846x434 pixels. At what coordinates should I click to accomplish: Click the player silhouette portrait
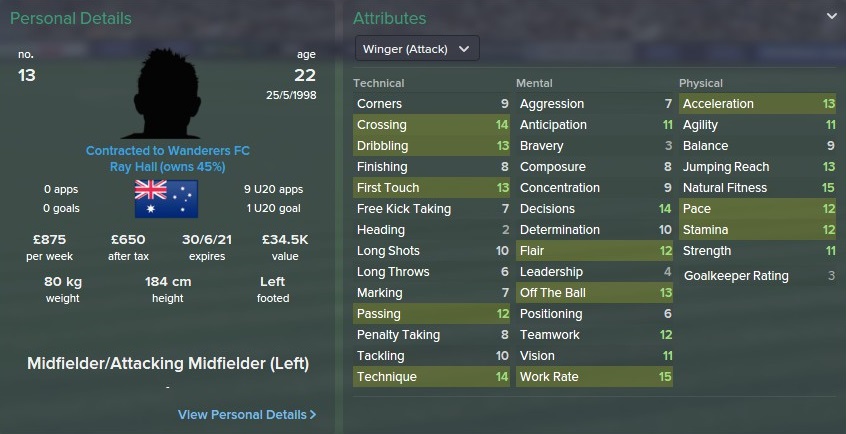(x=168, y=93)
